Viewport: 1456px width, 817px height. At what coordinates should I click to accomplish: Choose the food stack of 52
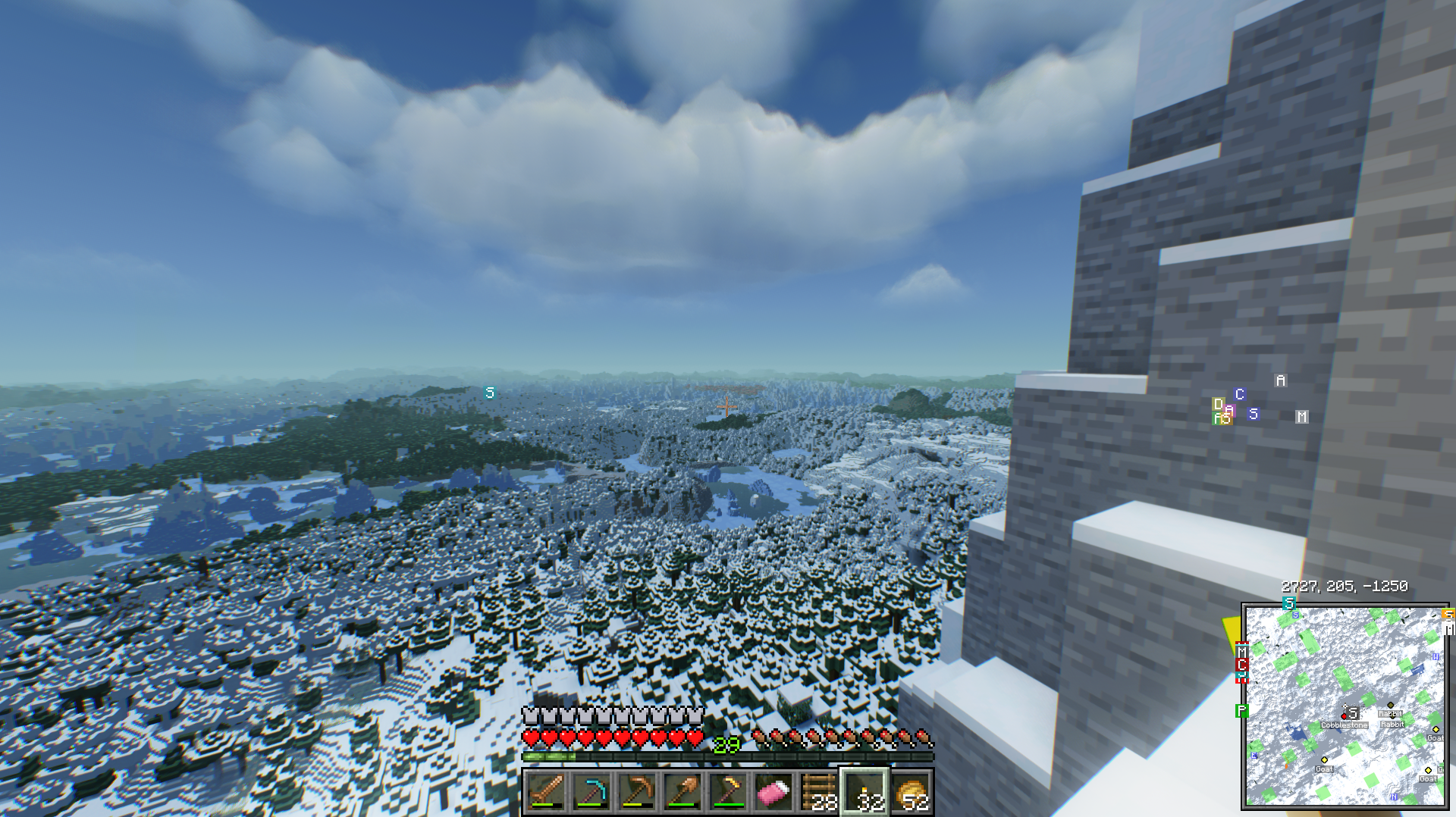911,792
